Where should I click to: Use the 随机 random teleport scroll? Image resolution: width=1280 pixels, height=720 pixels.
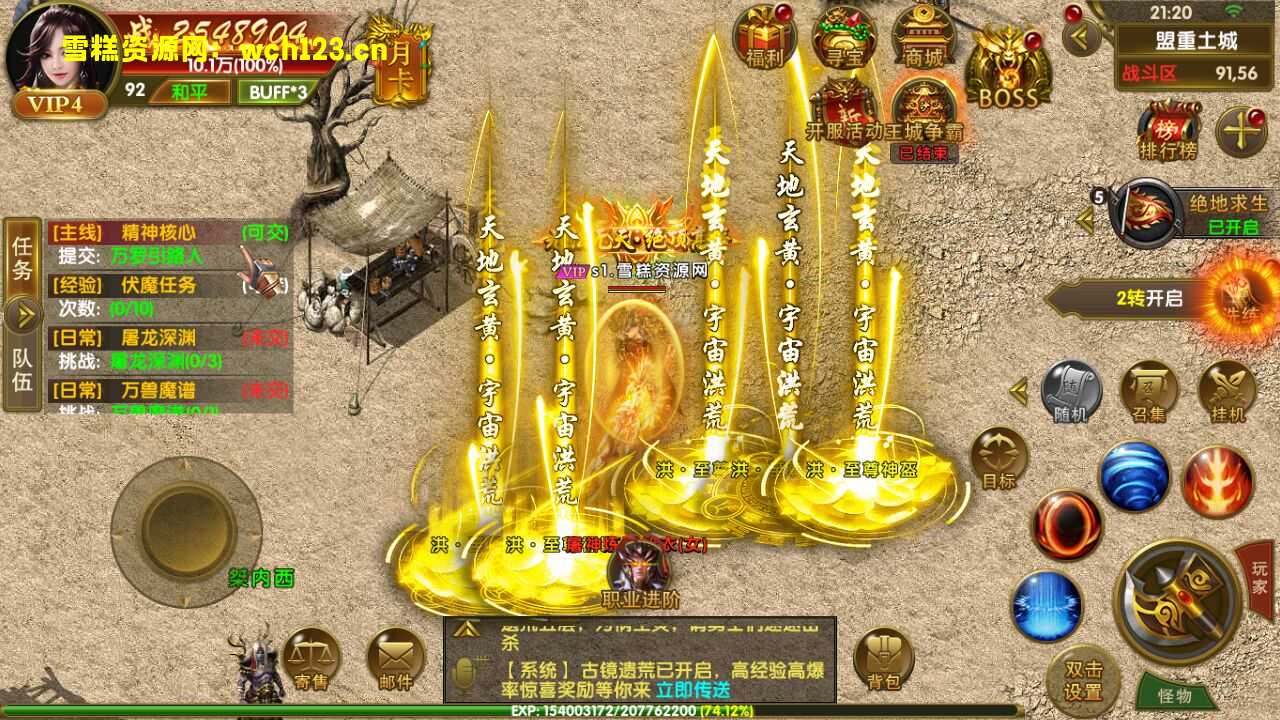pos(1071,391)
